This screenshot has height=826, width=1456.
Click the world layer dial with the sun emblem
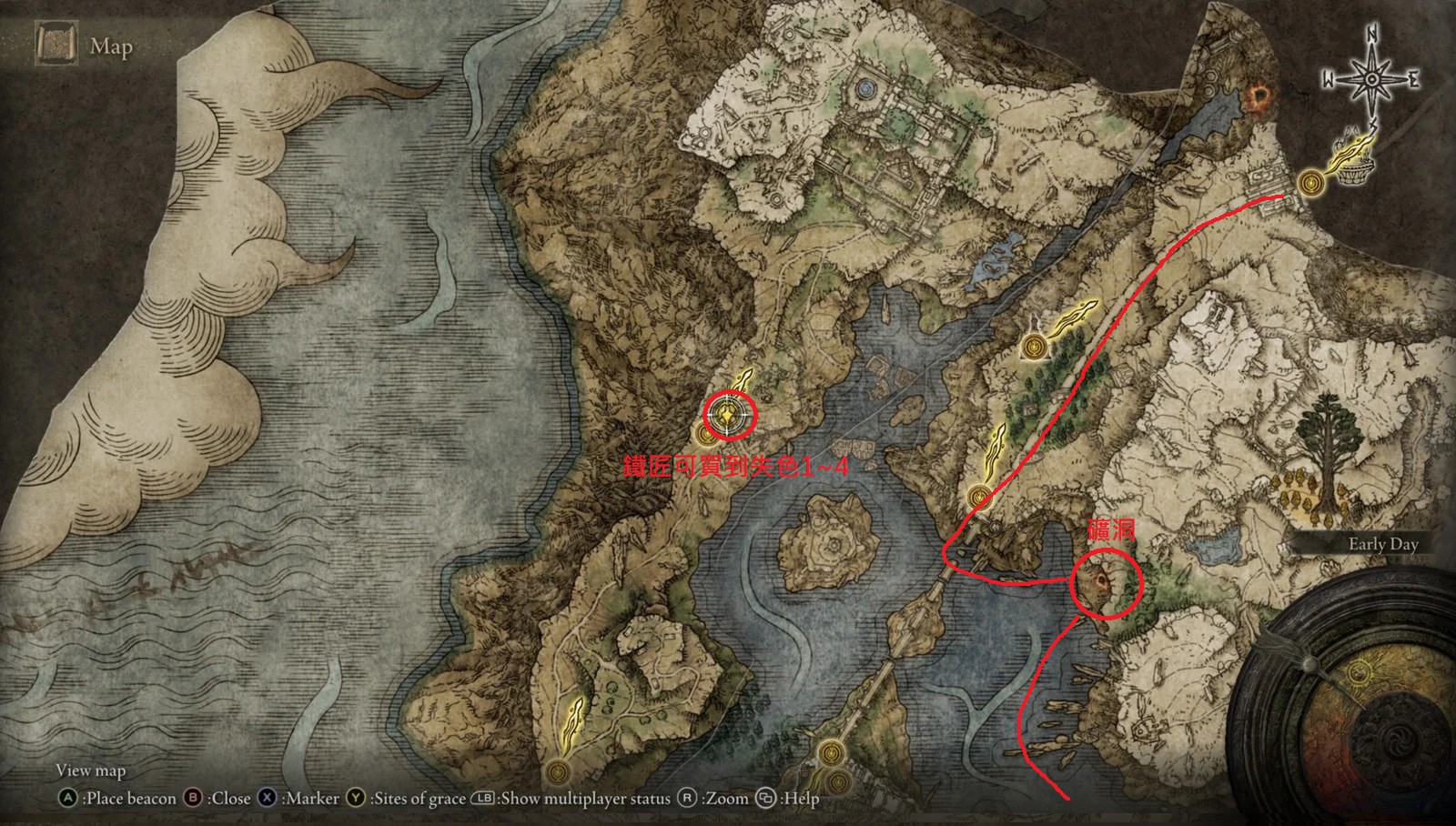1359,674
